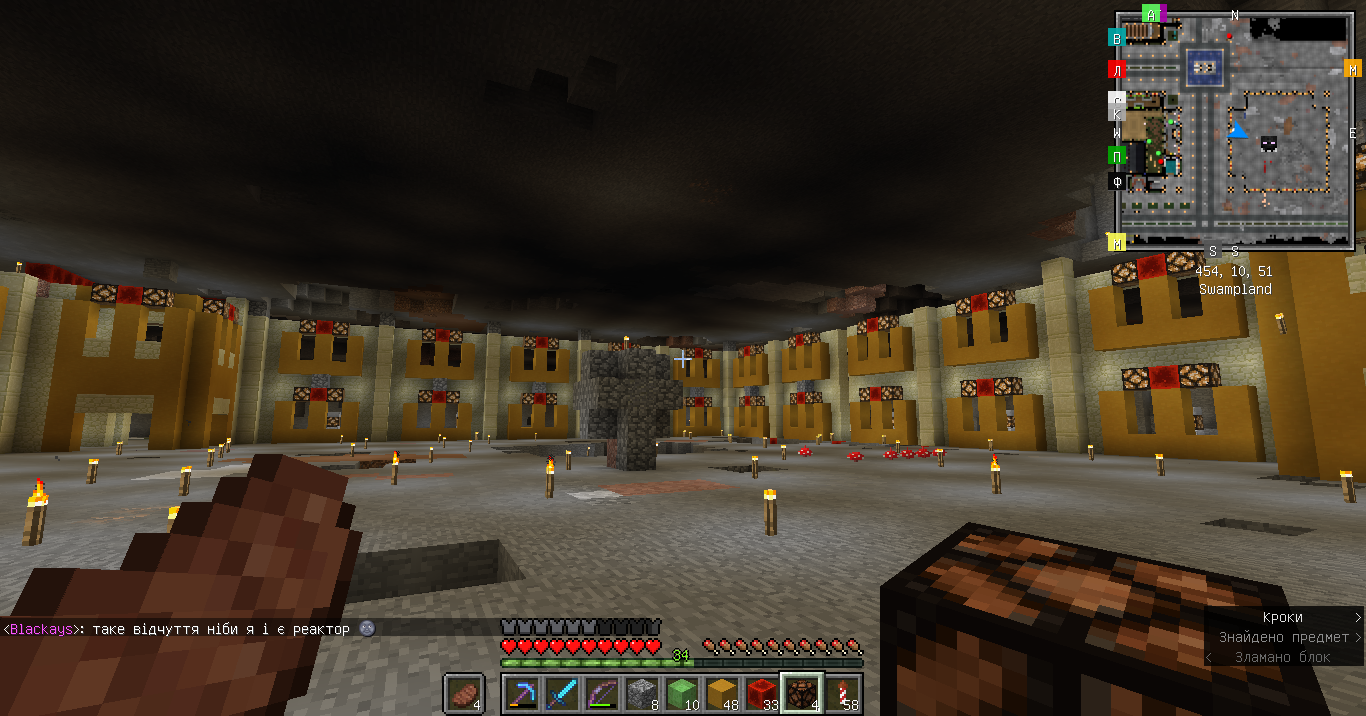Select the firework rocket slot
The width and height of the screenshot is (1366, 716).
tap(841, 693)
